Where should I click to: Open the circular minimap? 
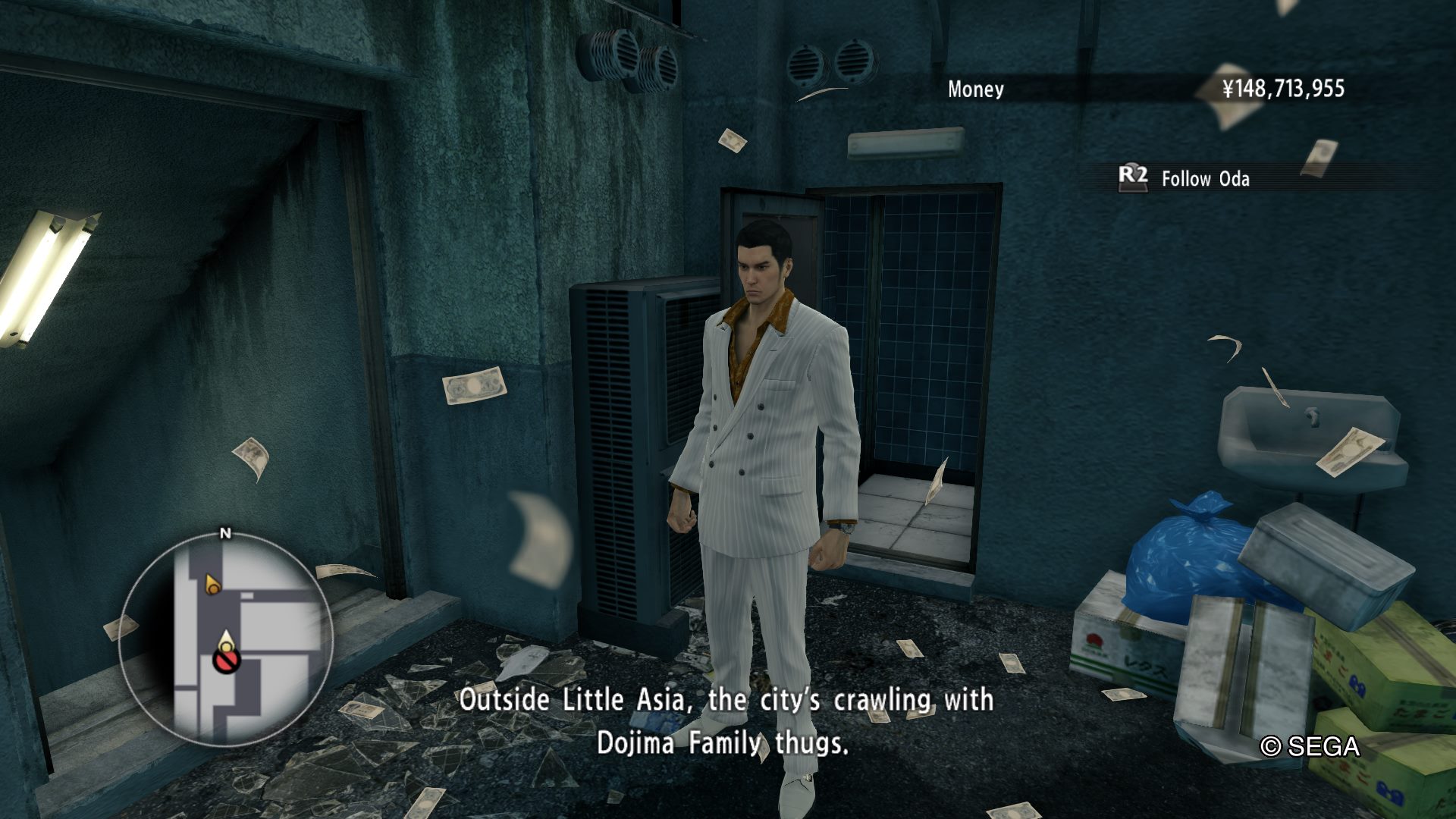225,640
